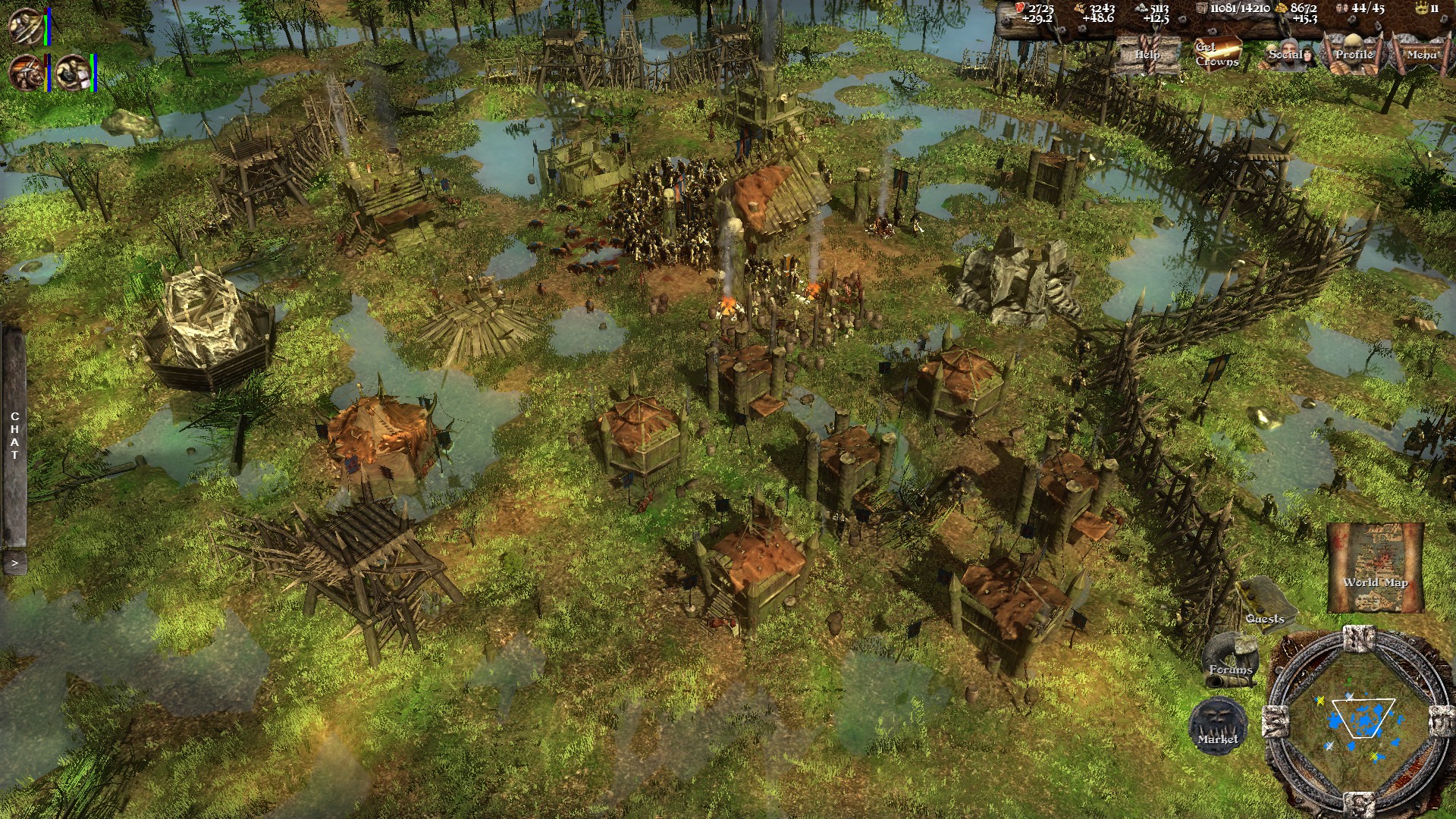Open your Profile
This screenshot has width=1456, height=819.
pos(1354,55)
